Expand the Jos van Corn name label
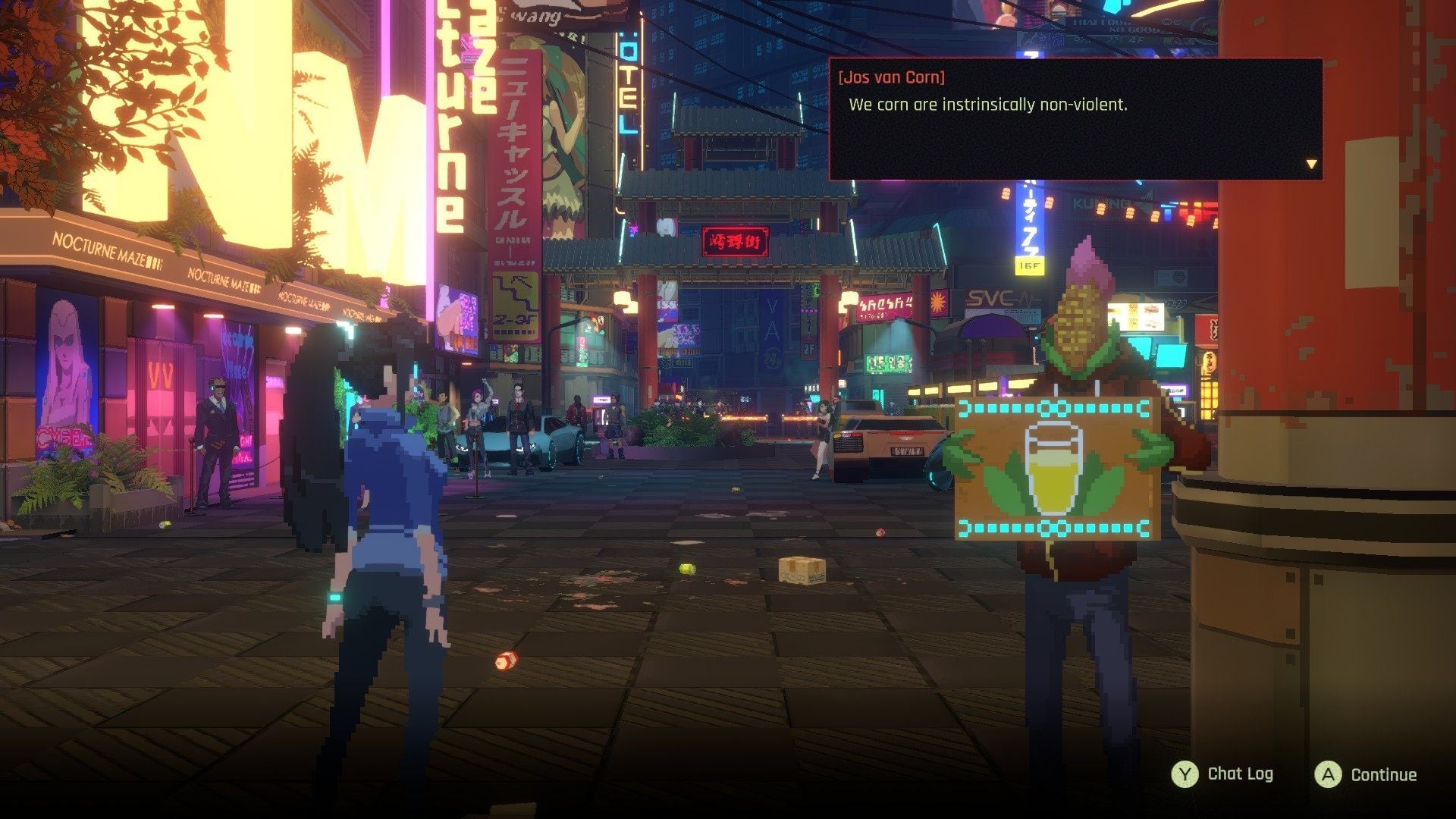The width and height of the screenshot is (1456, 819). click(891, 77)
